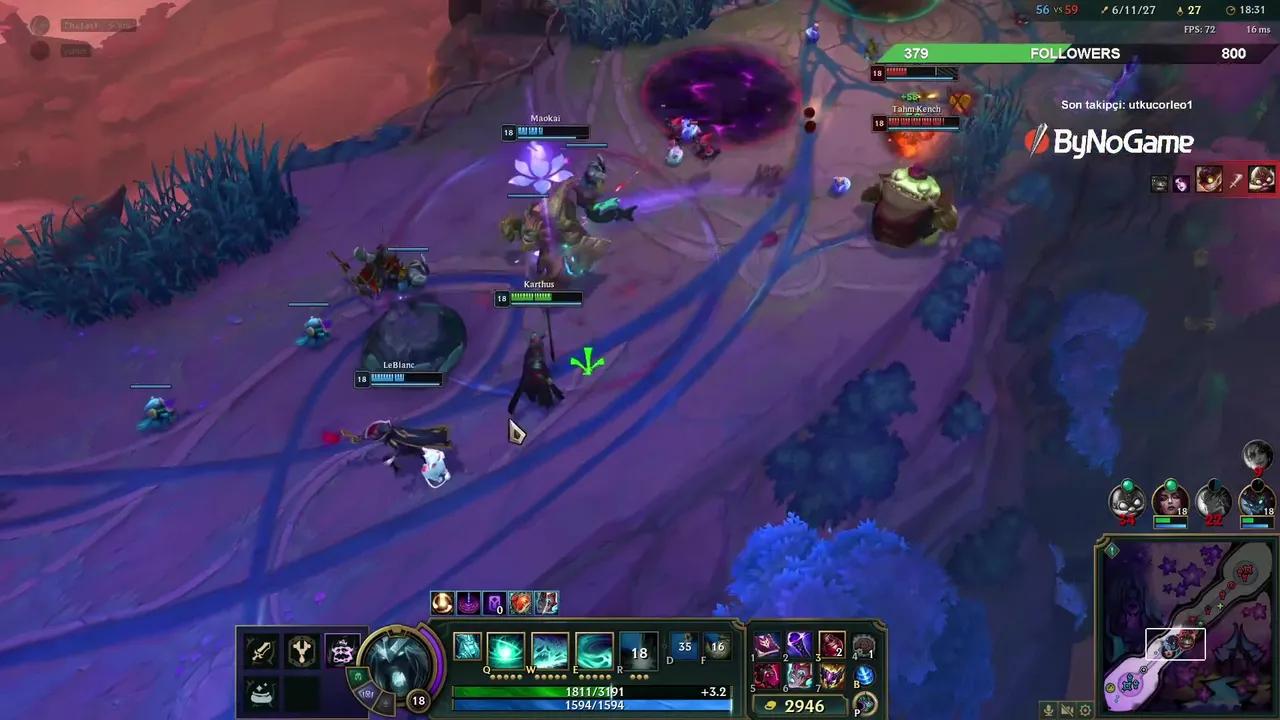The image size is (1280, 720).
Task: Select the item in inventory slot 1
Action: coord(766,644)
